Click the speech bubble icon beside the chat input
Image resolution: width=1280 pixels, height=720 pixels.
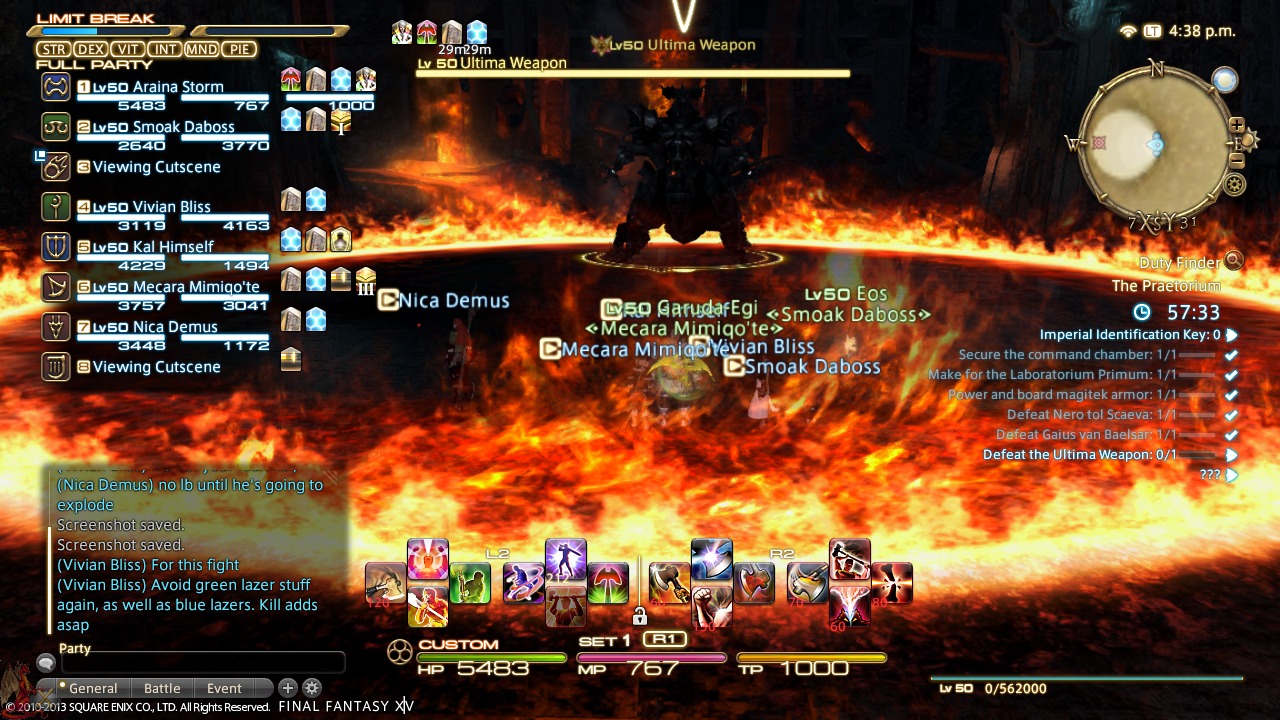[44, 661]
